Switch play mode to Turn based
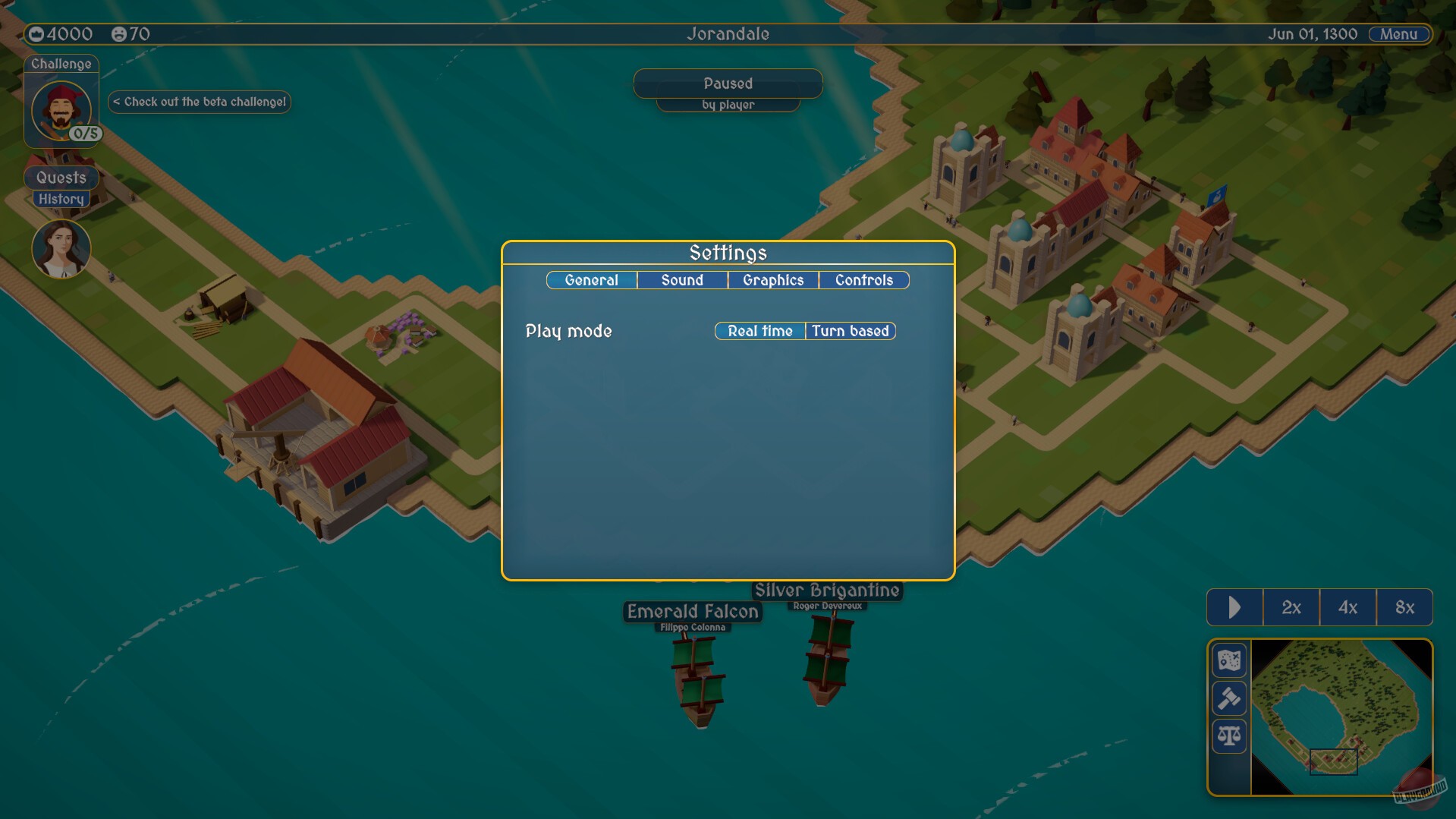This screenshot has height=819, width=1456. [x=851, y=331]
